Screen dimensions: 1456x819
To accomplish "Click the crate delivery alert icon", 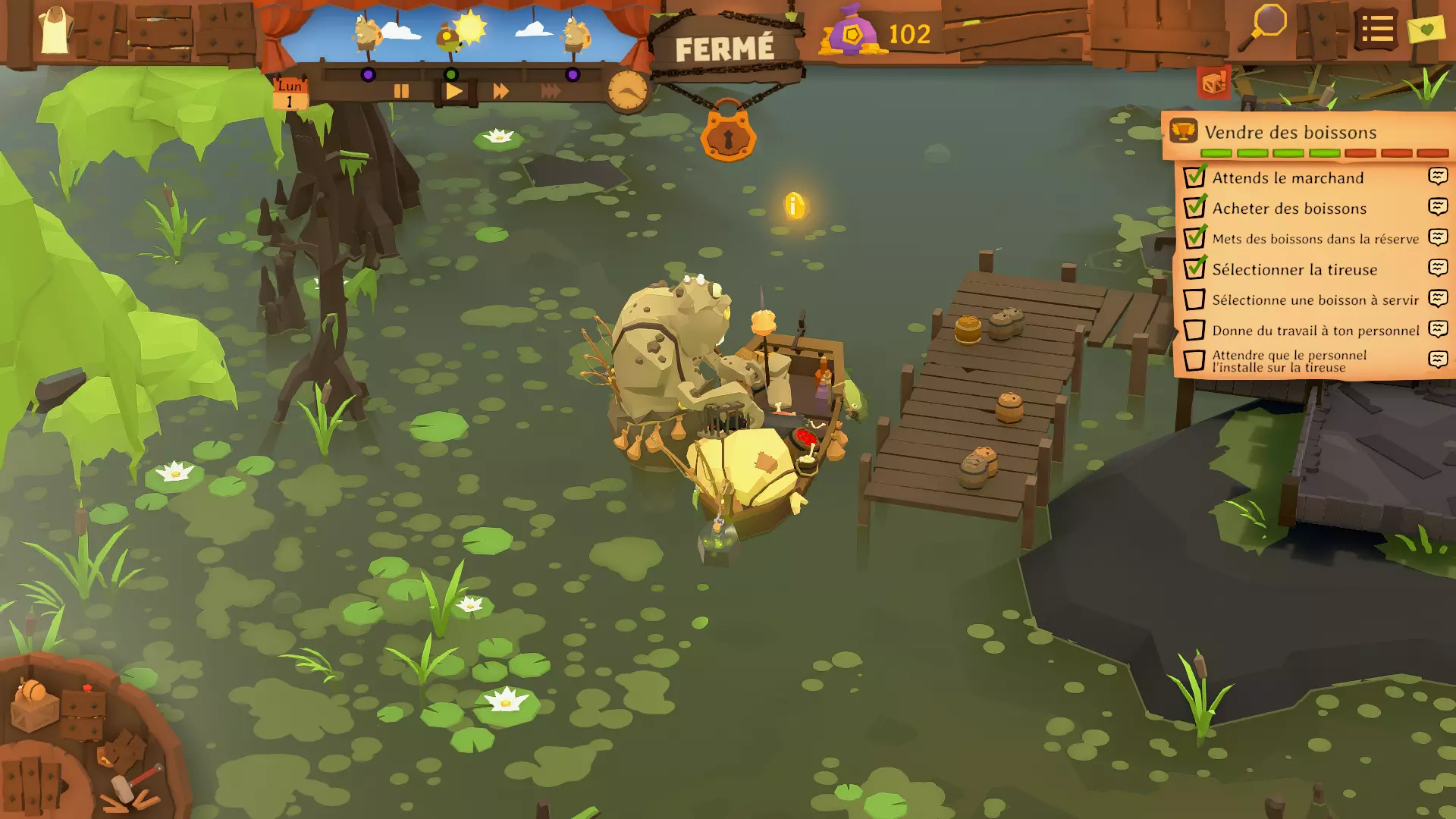I will point(1213,82).
